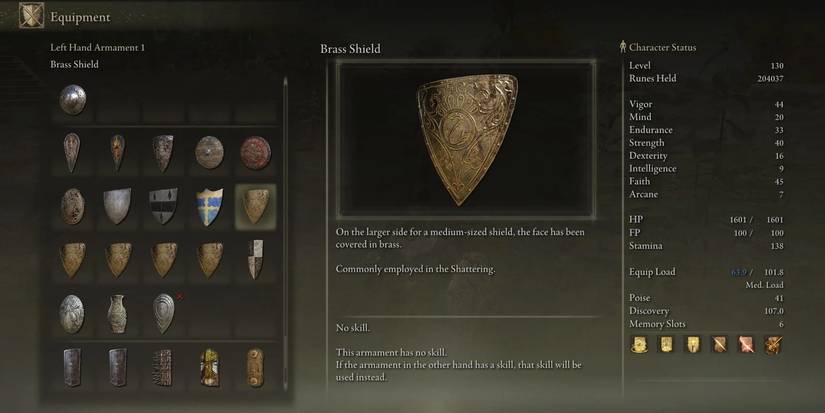Select the blue shield with yellow cross
The image size is (825, 413).
coord(209,205)
